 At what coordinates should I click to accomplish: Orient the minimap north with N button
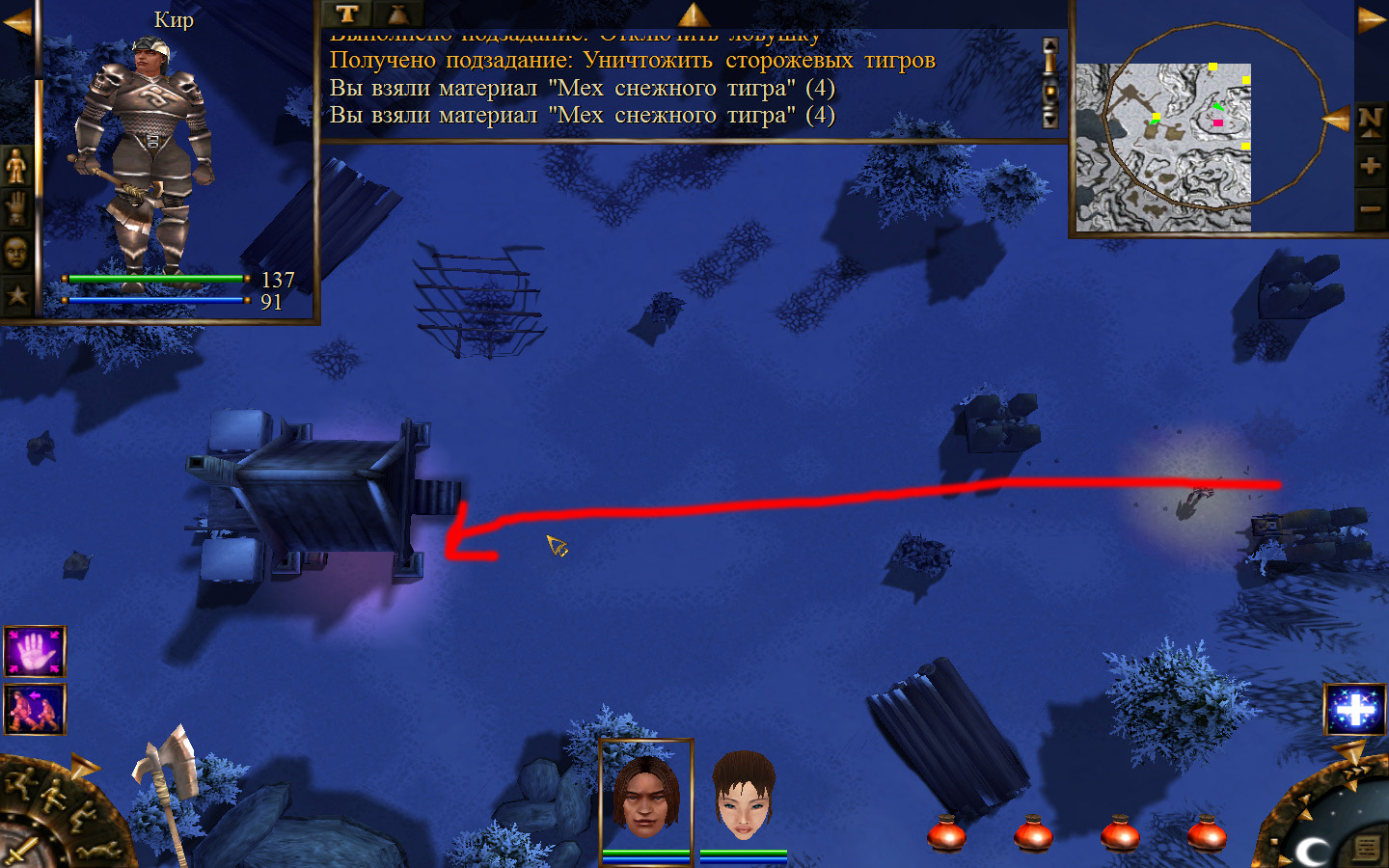click(1370, 122)
